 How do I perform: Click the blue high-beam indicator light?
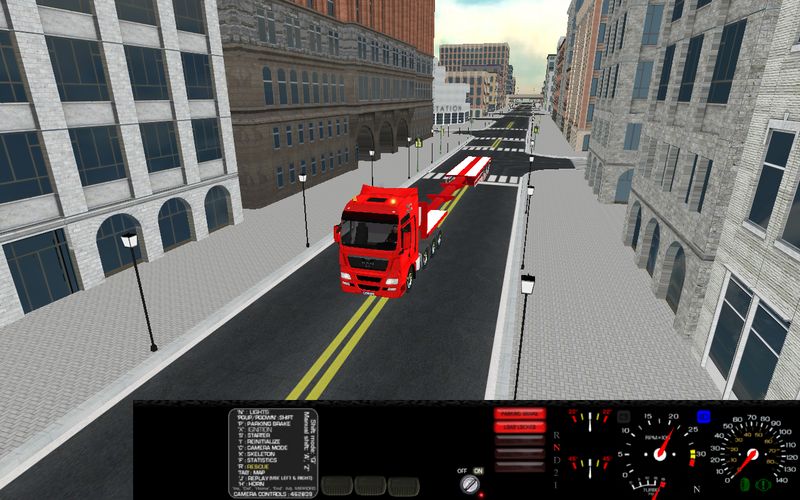click(703, 415)
